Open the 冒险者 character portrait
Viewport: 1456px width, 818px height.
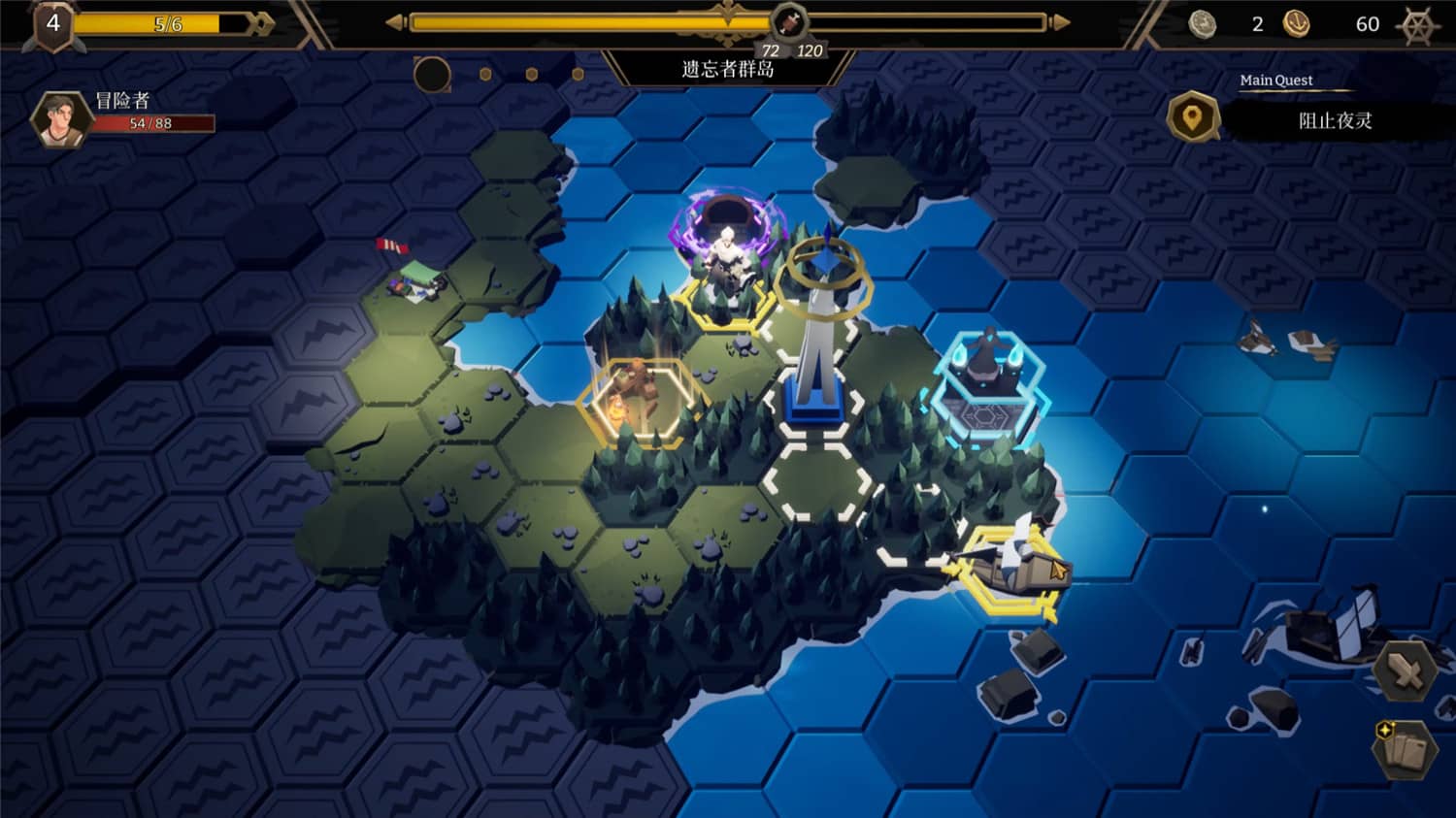click(x=62, y=118)
